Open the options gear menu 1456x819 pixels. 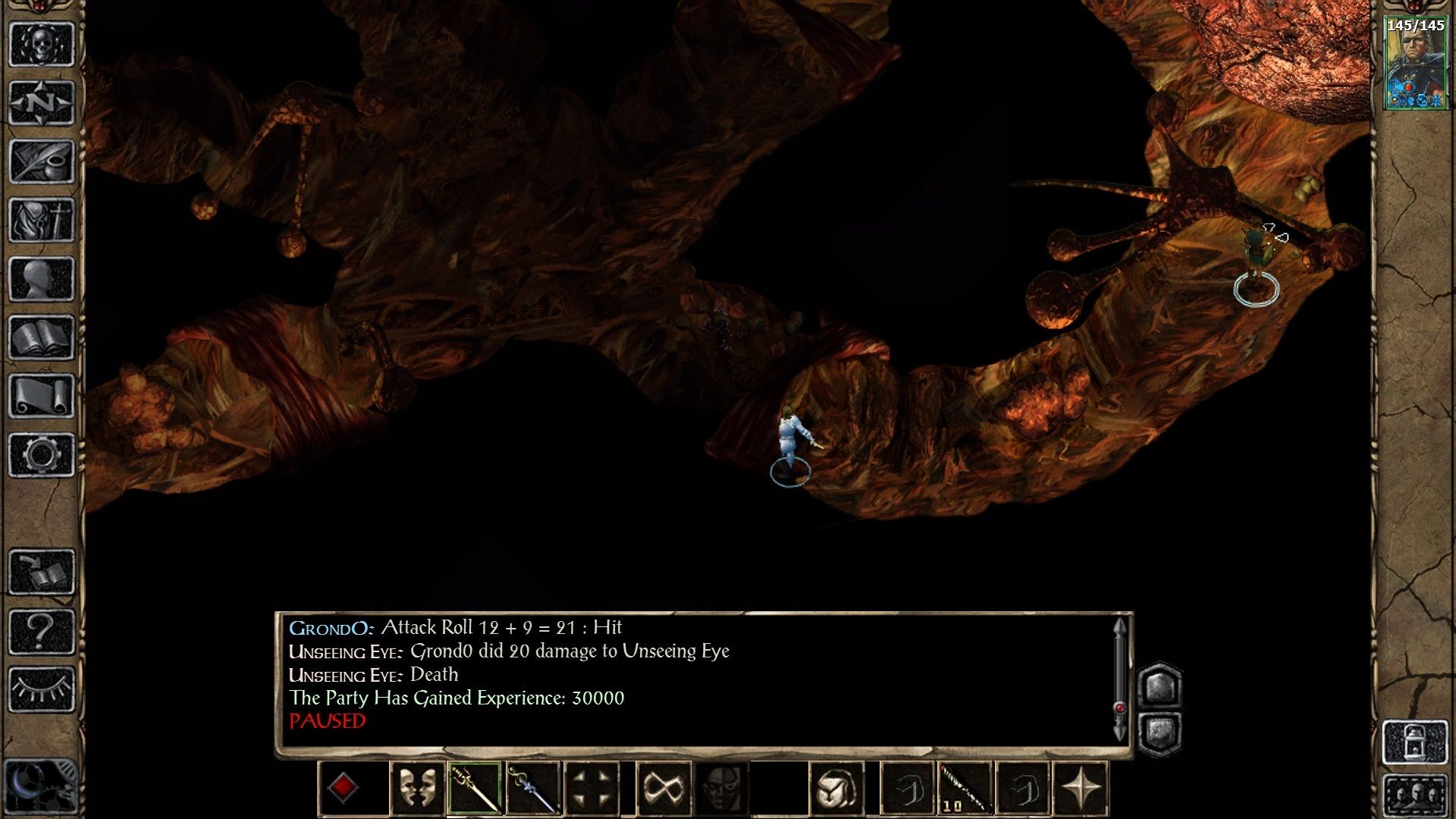click(x=42, y=455)
